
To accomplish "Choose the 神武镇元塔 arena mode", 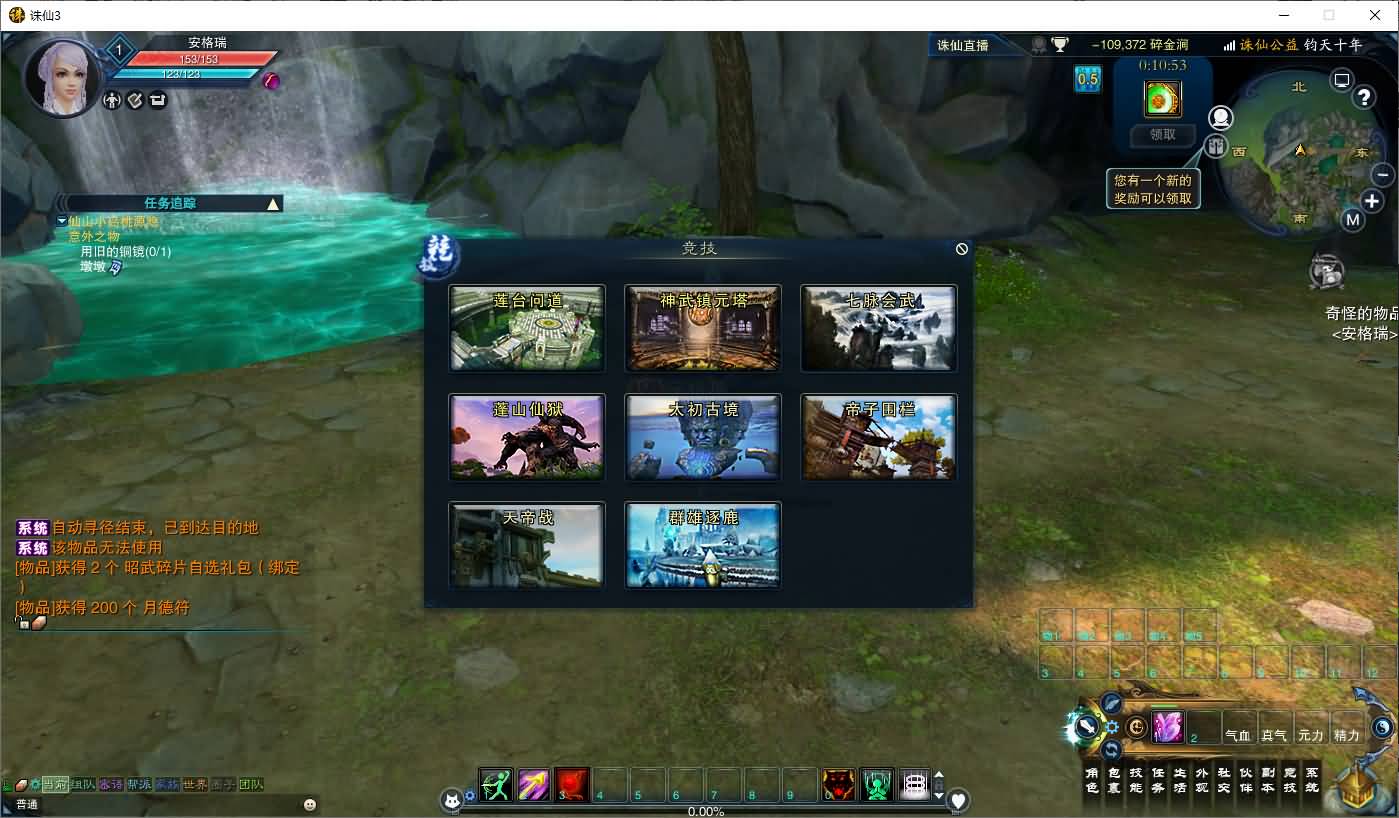I will point(703,328).
